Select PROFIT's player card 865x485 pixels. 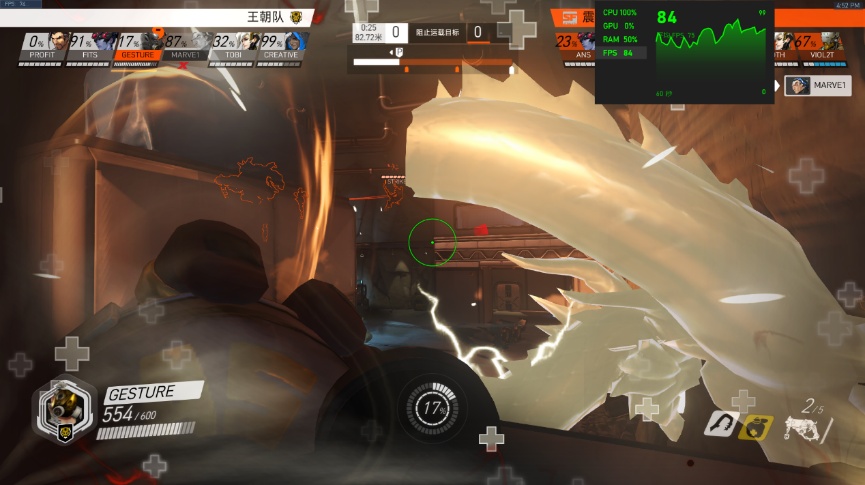[x=41, y=45]
